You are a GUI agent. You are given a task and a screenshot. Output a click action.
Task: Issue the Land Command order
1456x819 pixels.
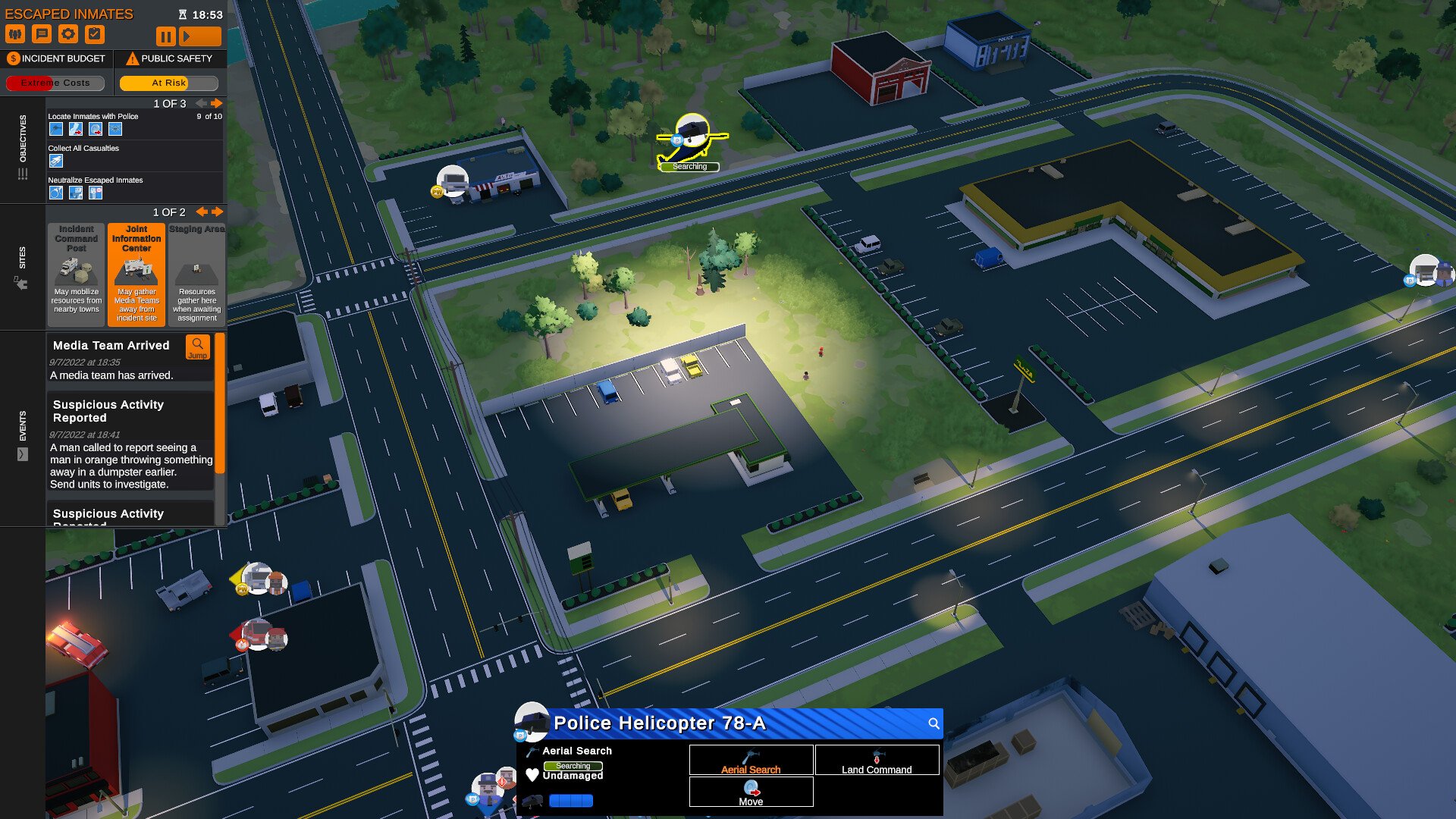coord(877,760)
